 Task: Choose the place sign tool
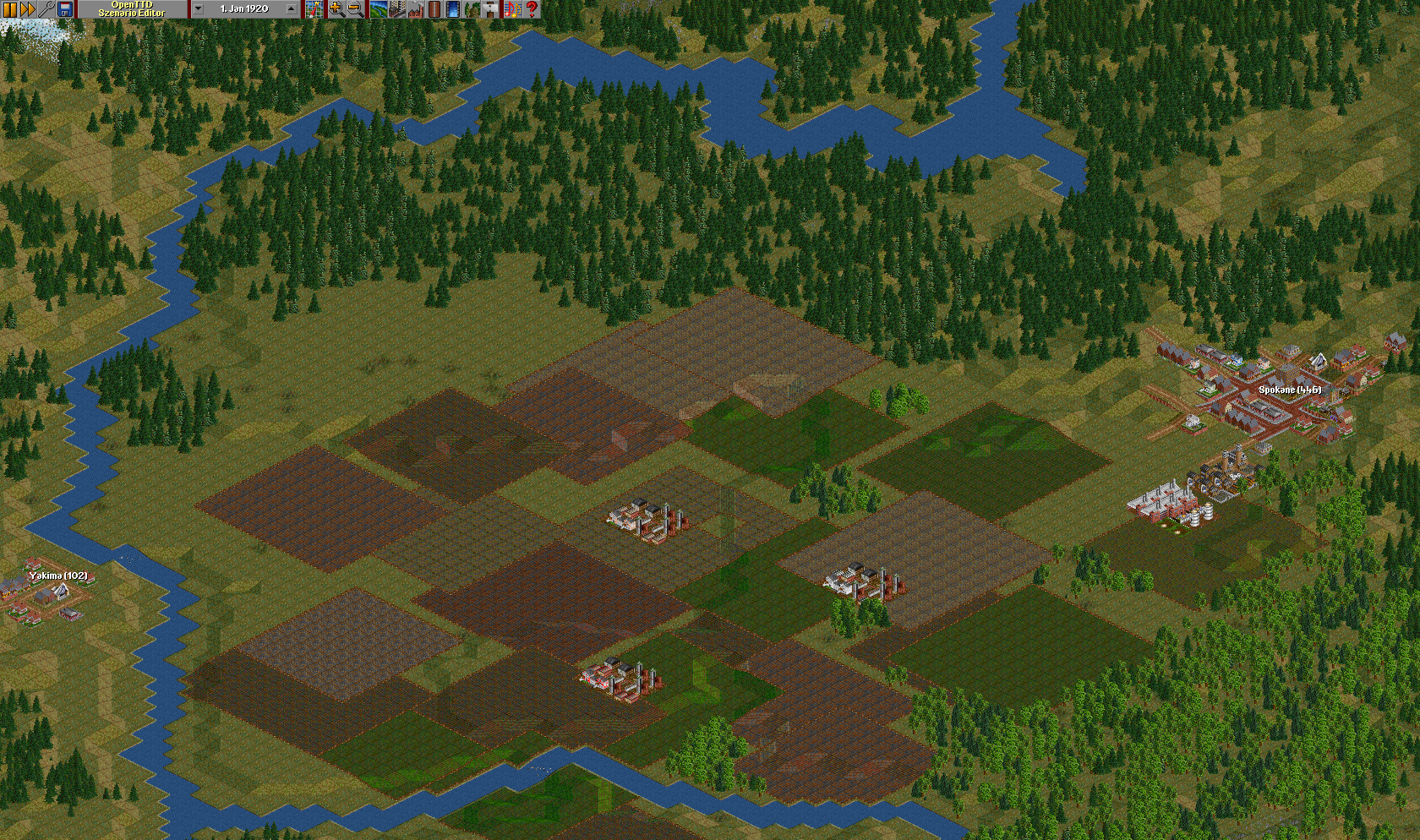(x=490, y=9)
